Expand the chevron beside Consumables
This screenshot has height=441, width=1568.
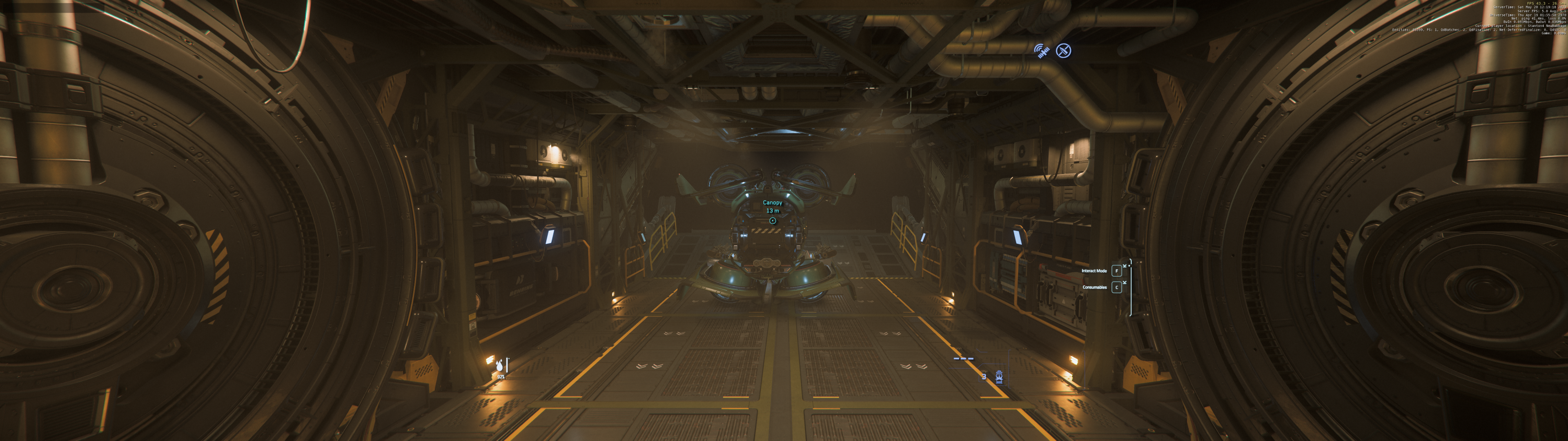point(1125,282)
